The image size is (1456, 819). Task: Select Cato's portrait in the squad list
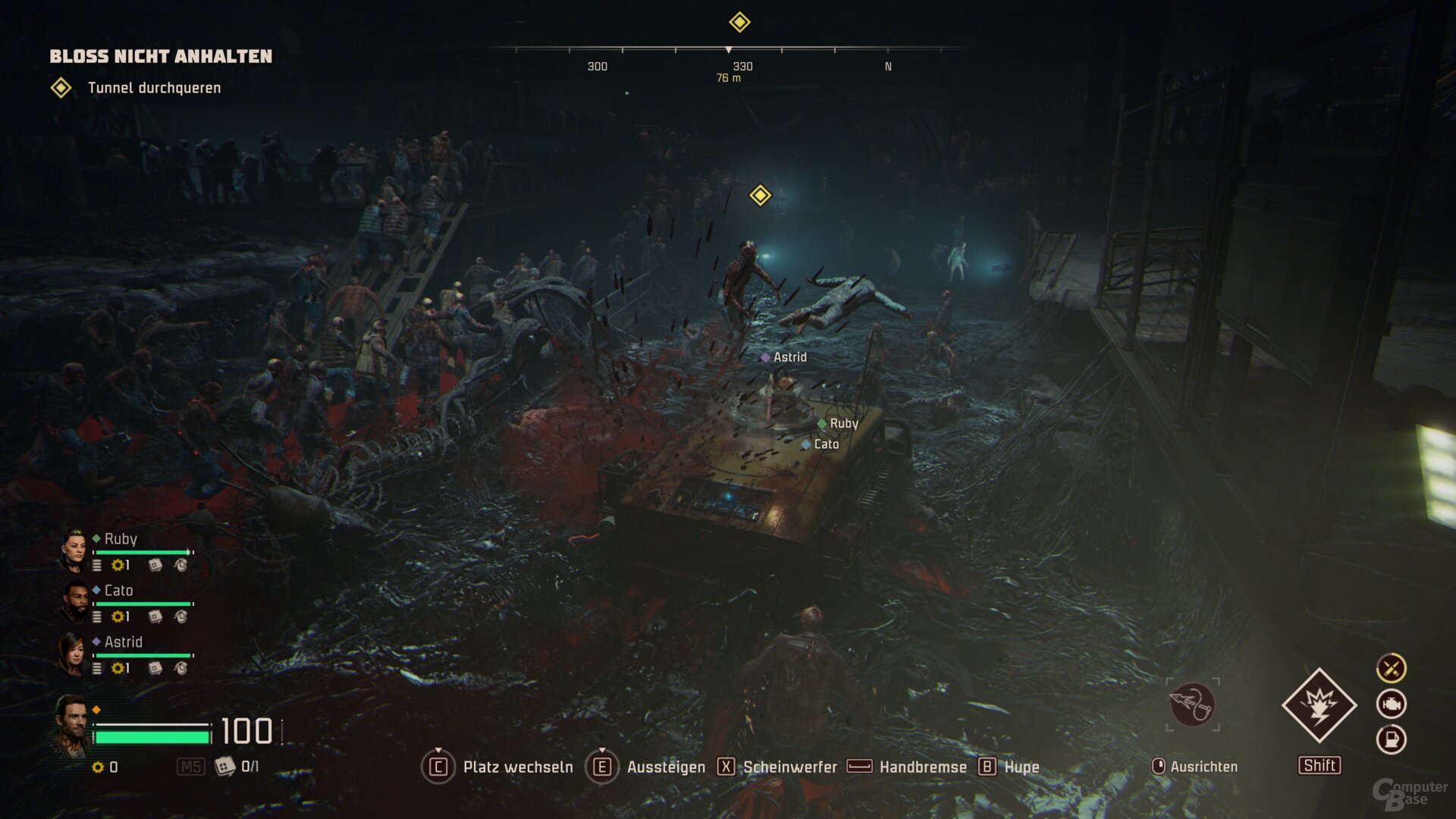(75, 602)
